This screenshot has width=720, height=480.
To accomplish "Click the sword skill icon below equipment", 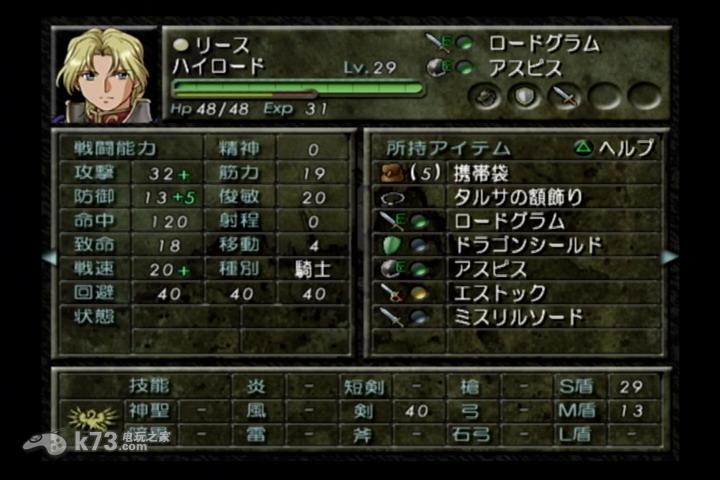I will click(x=566, y=97).
